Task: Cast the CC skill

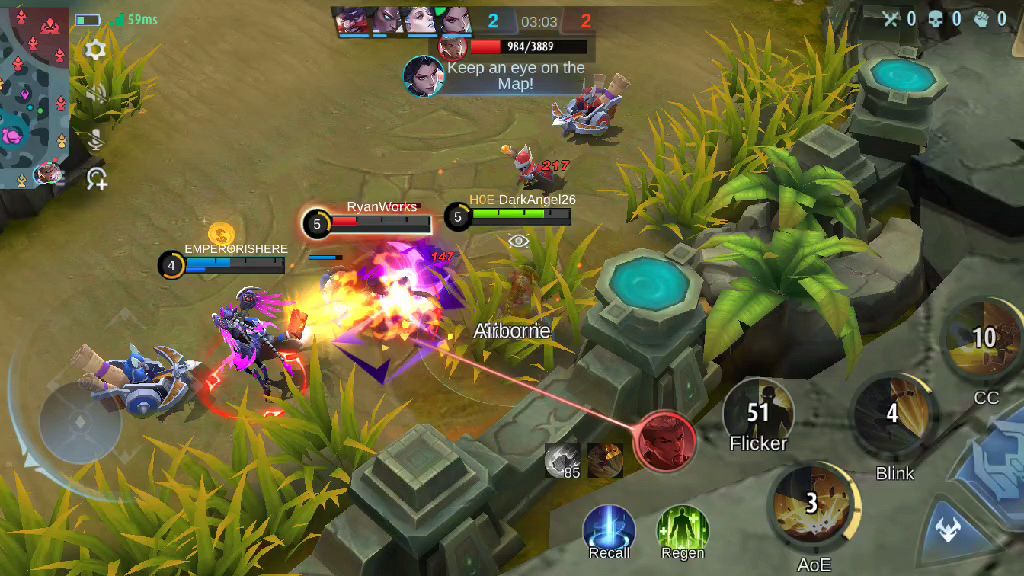Action: [x=984, y=340]
